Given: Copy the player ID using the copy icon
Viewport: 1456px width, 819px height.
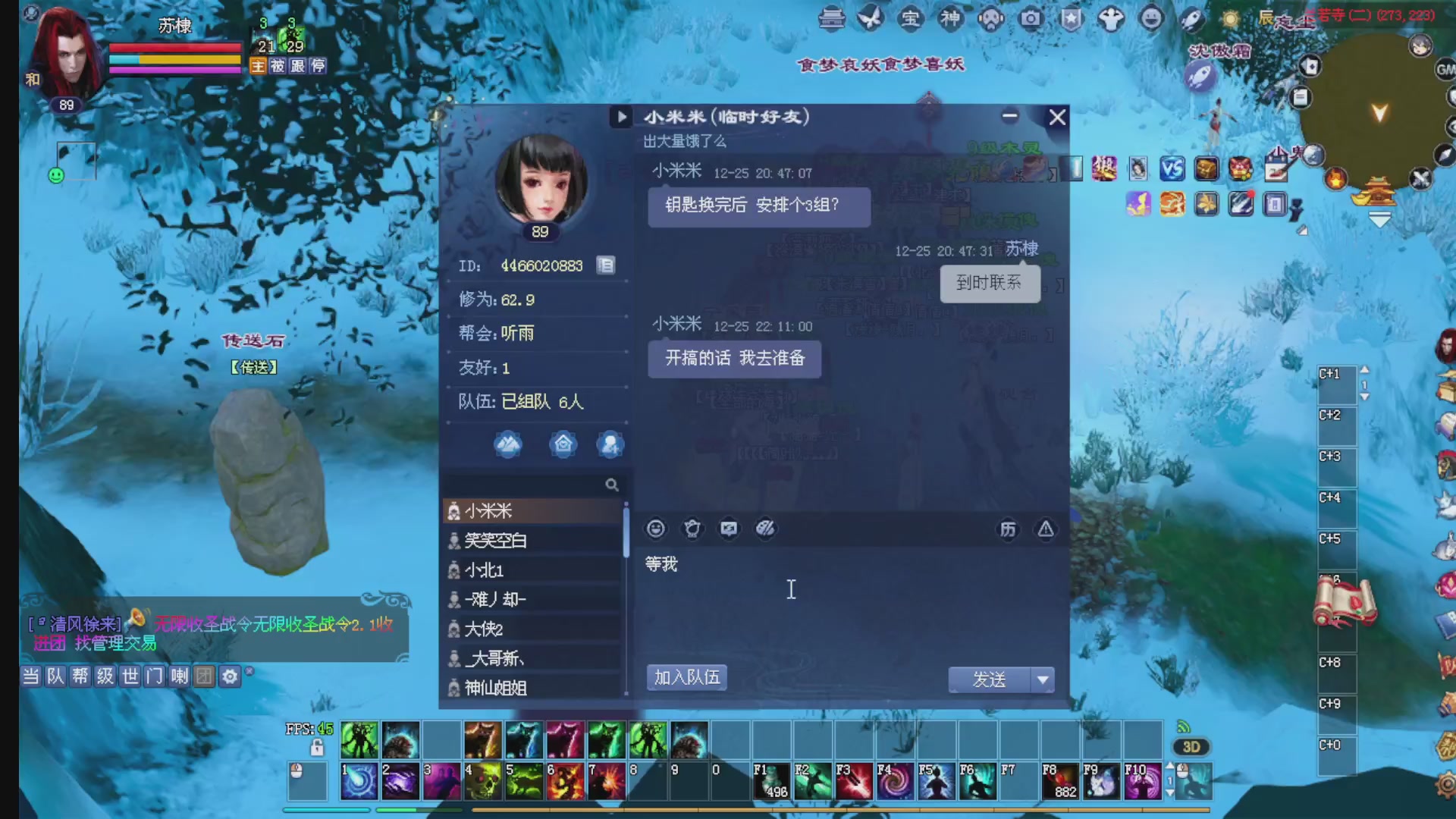Looking at the screenshot, I should pyautogui.click(x=605, y=265).
